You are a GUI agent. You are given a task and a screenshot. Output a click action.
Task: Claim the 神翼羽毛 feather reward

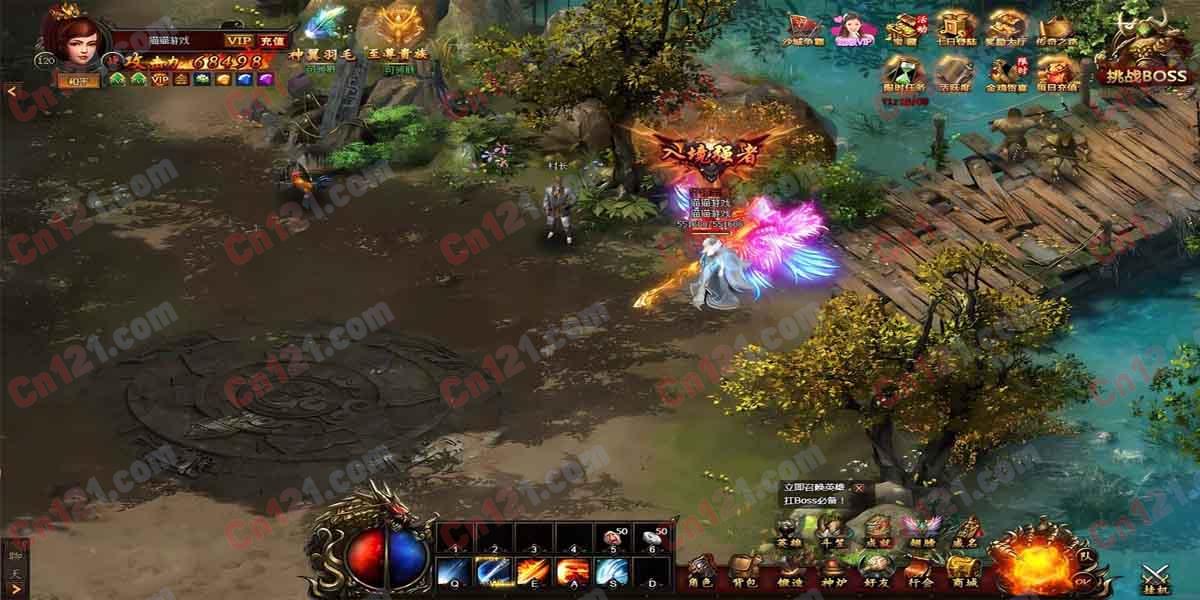coord(322,33)
